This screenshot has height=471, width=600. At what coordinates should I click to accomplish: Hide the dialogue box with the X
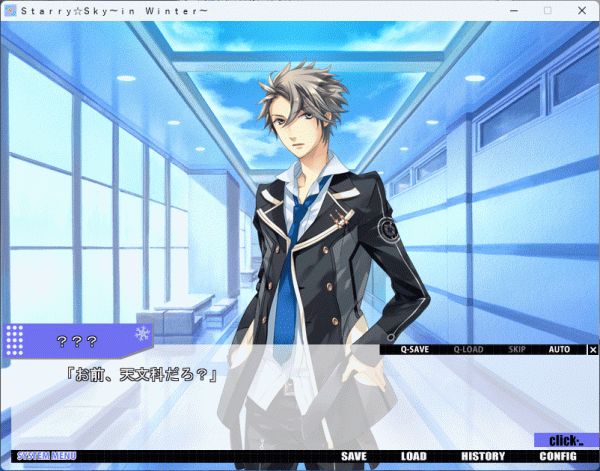(593, 350)
